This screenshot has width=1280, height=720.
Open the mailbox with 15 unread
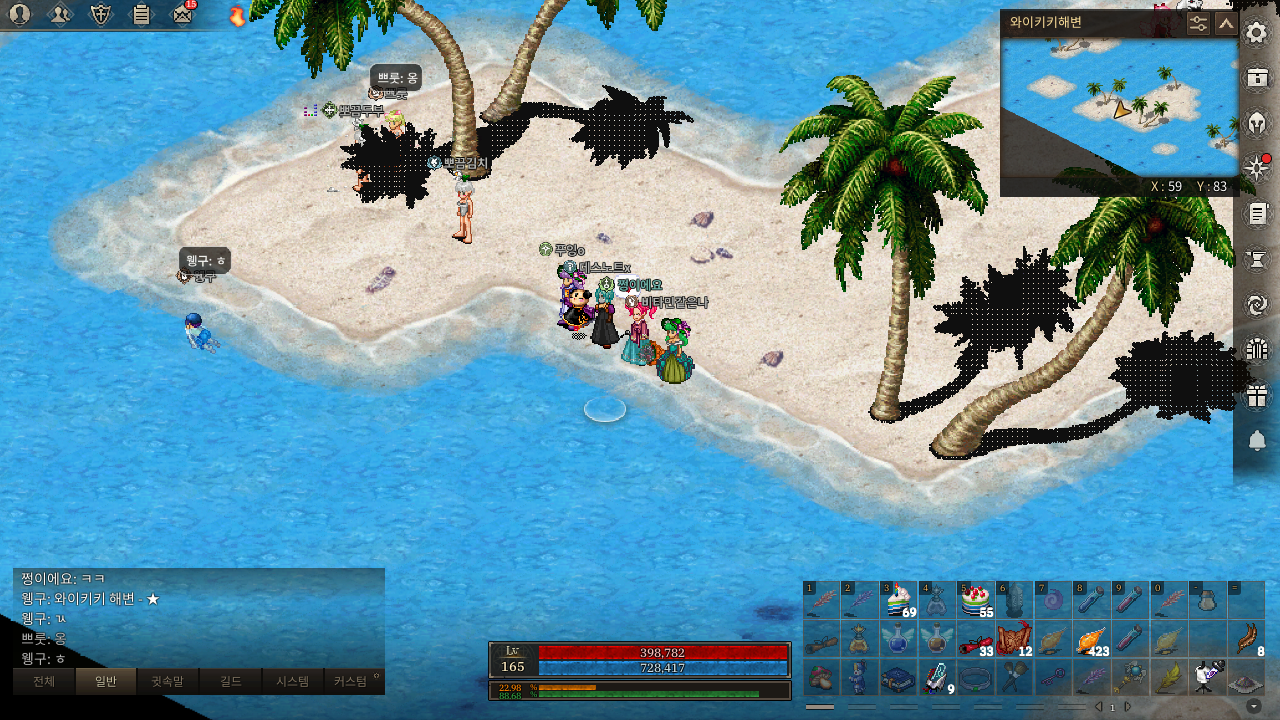pyautogui.click(x=182, y=14)
